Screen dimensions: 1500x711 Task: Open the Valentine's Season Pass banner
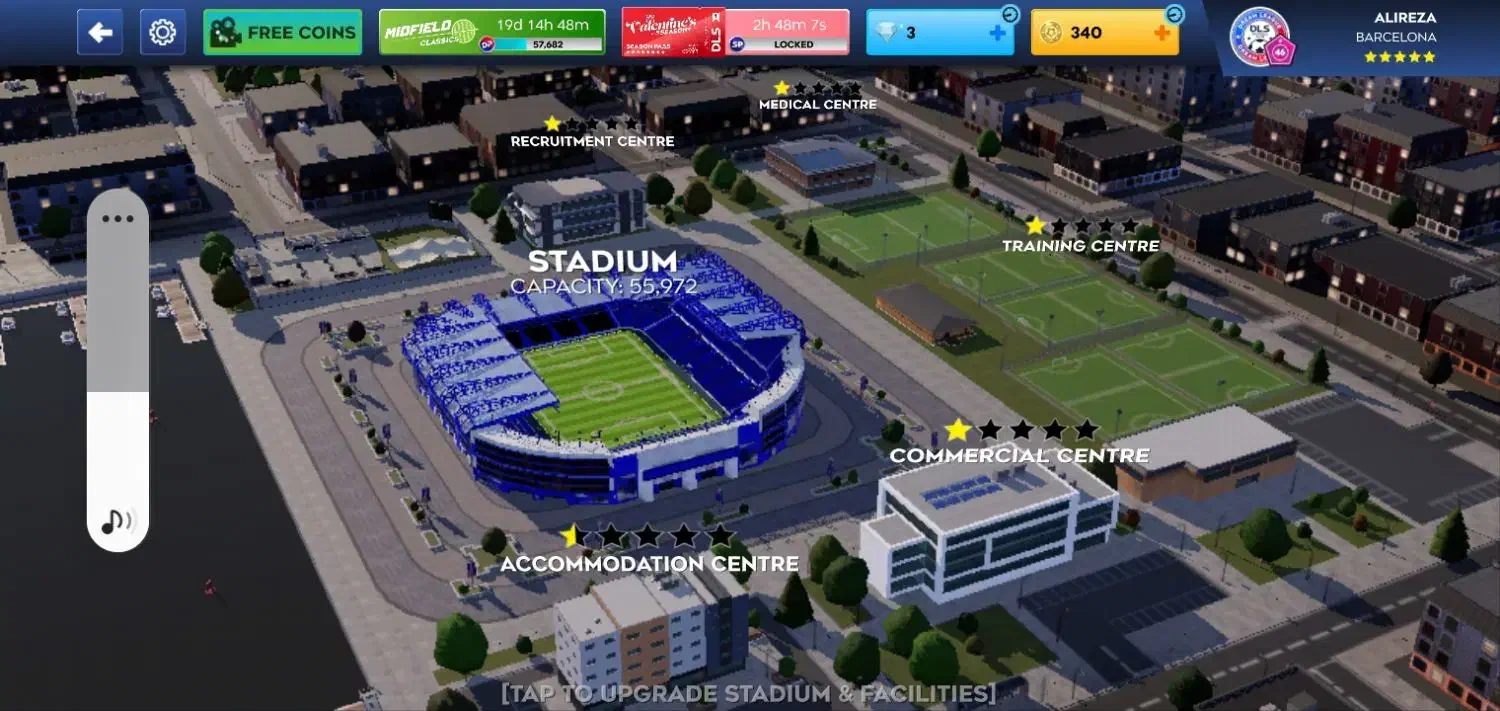coord(735,32)
